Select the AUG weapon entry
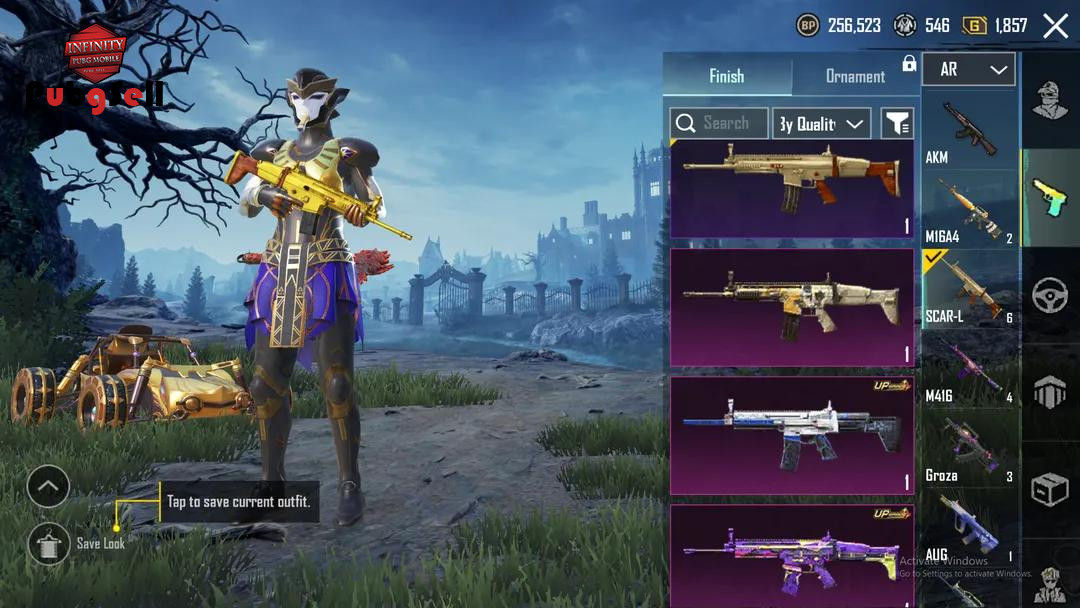This screenshot has height=608, width=1080. (969, 527)
